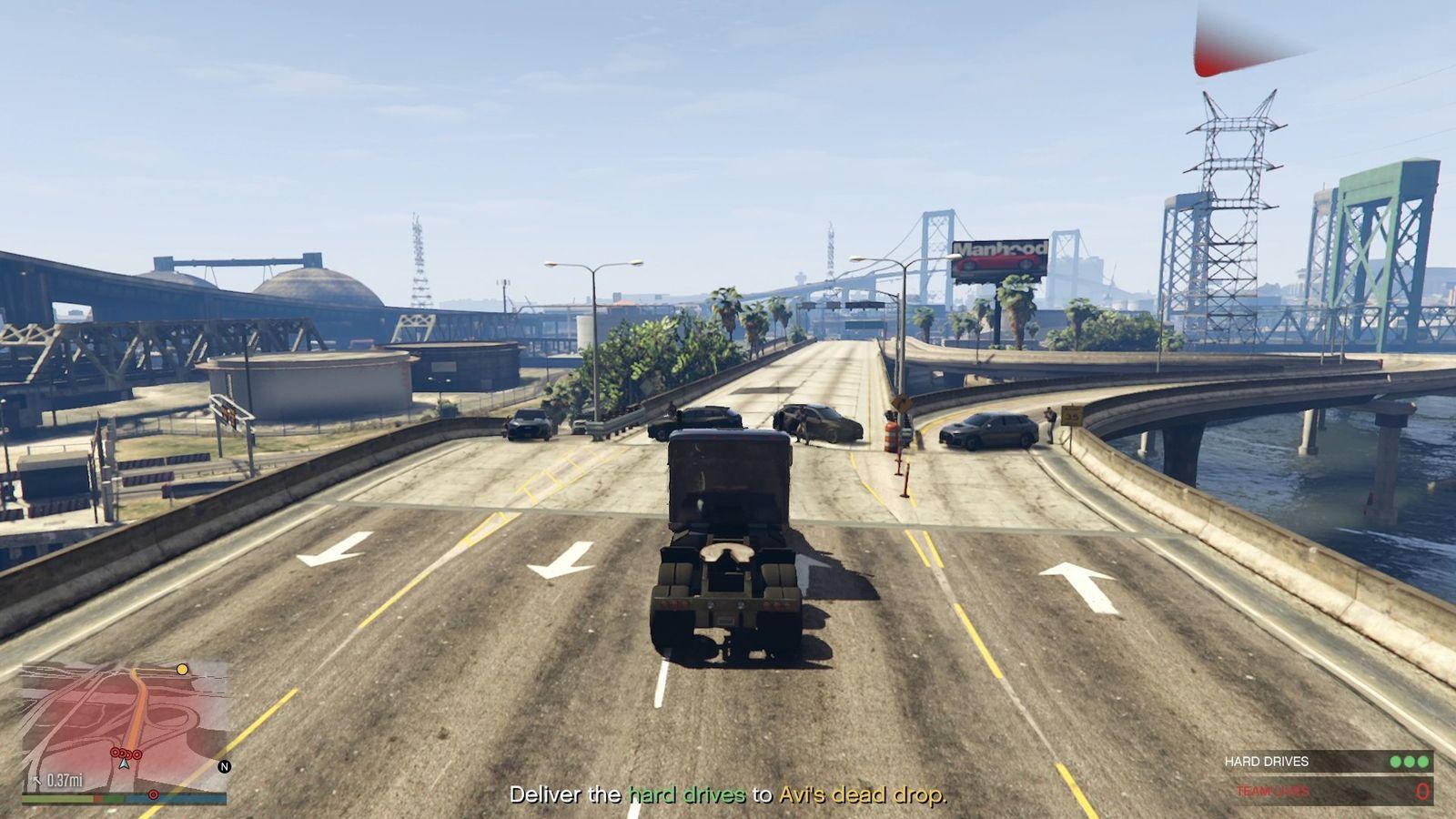1456x819 pixels.
Task: Click the lone red blip below the health bar
Action: [153, 794]
